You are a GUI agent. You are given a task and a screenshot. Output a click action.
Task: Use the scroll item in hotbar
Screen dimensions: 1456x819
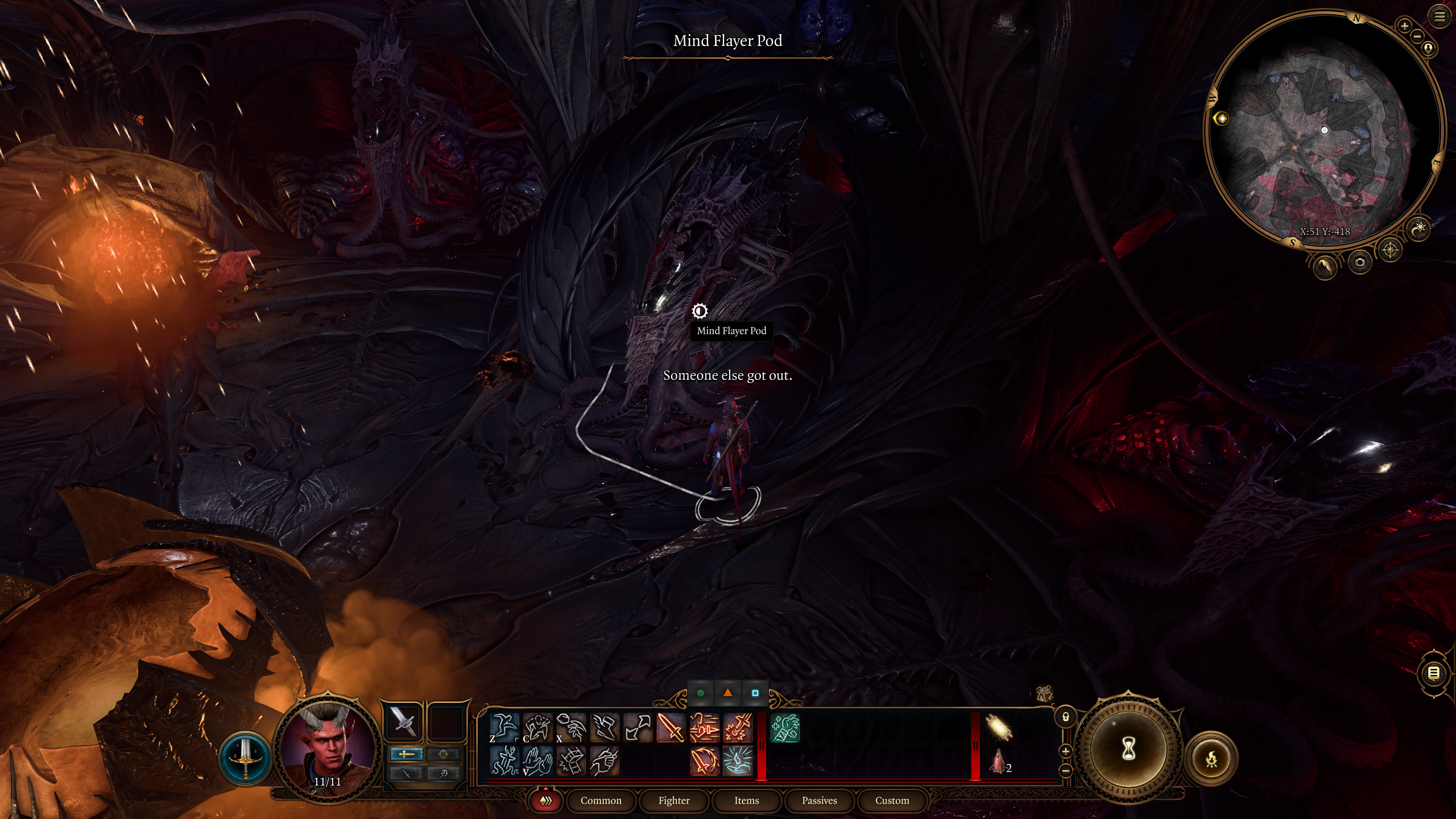pyautogui.click(x=998, y=727)
